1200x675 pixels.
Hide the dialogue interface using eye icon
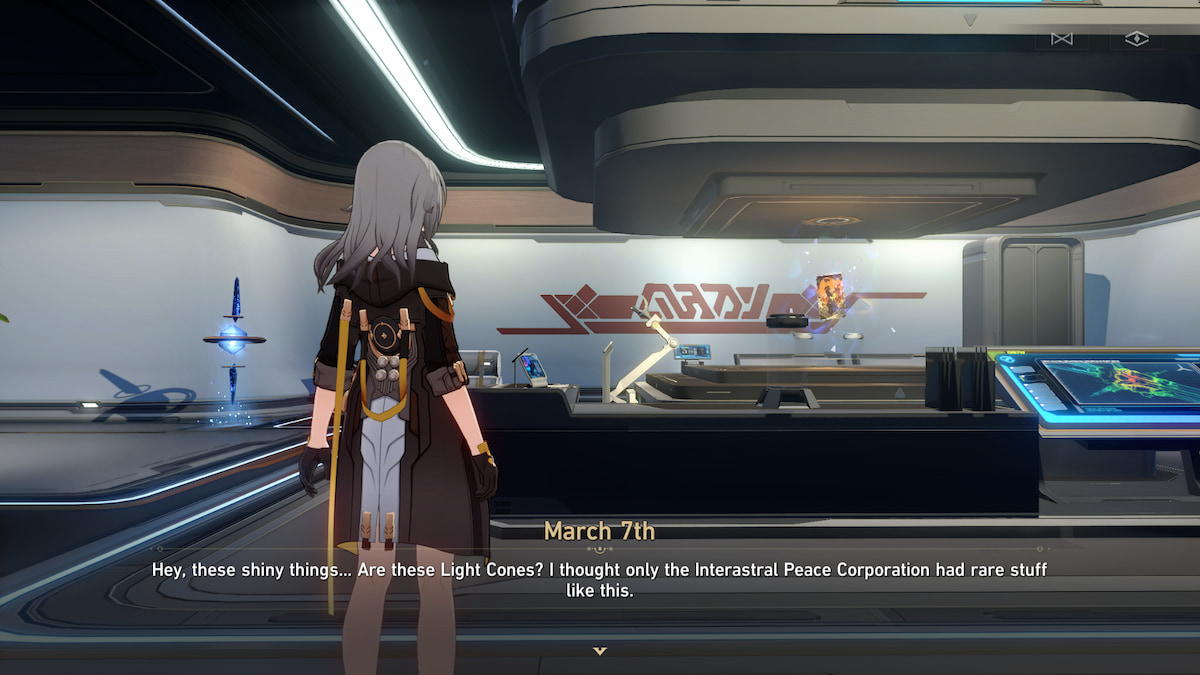tap(1137, 39)
